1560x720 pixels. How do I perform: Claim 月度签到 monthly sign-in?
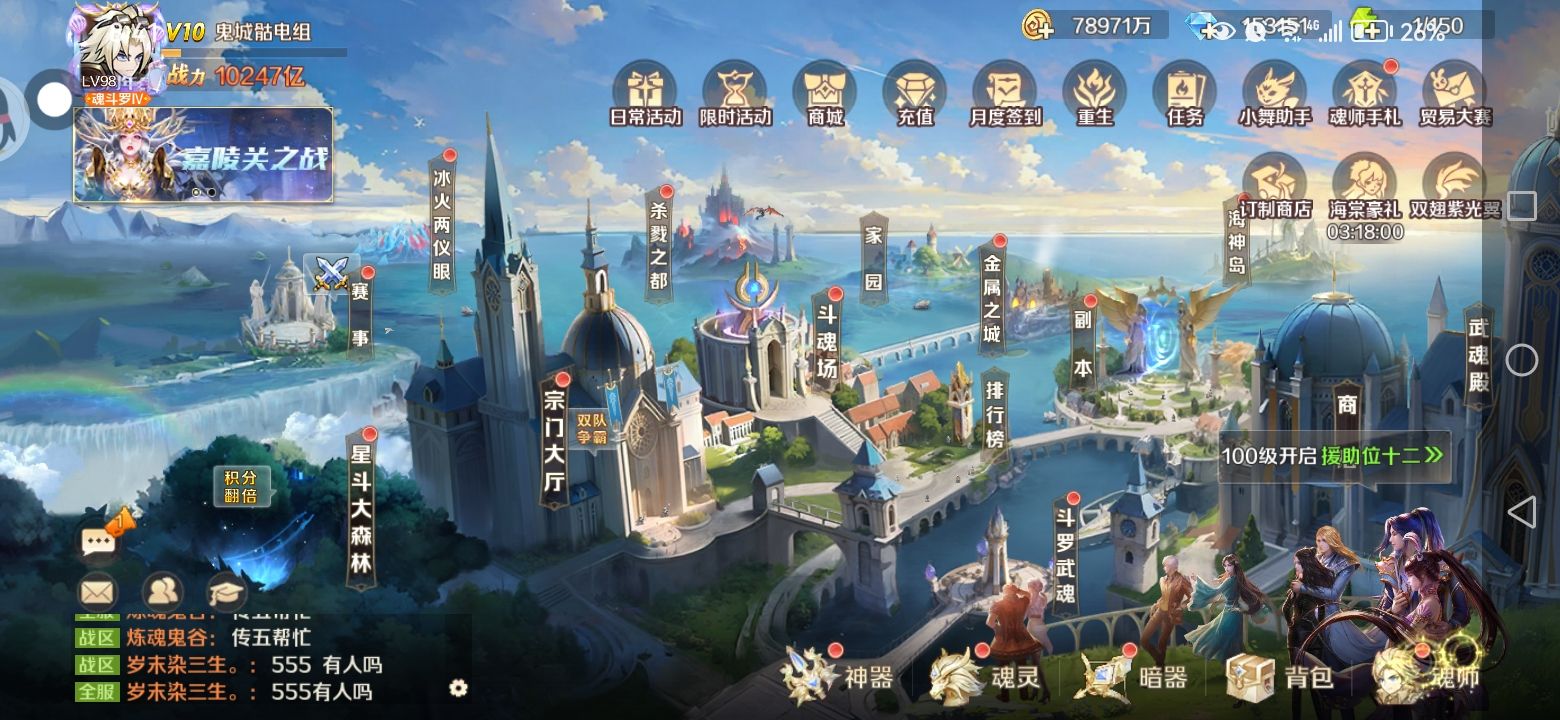point(1005,92)
